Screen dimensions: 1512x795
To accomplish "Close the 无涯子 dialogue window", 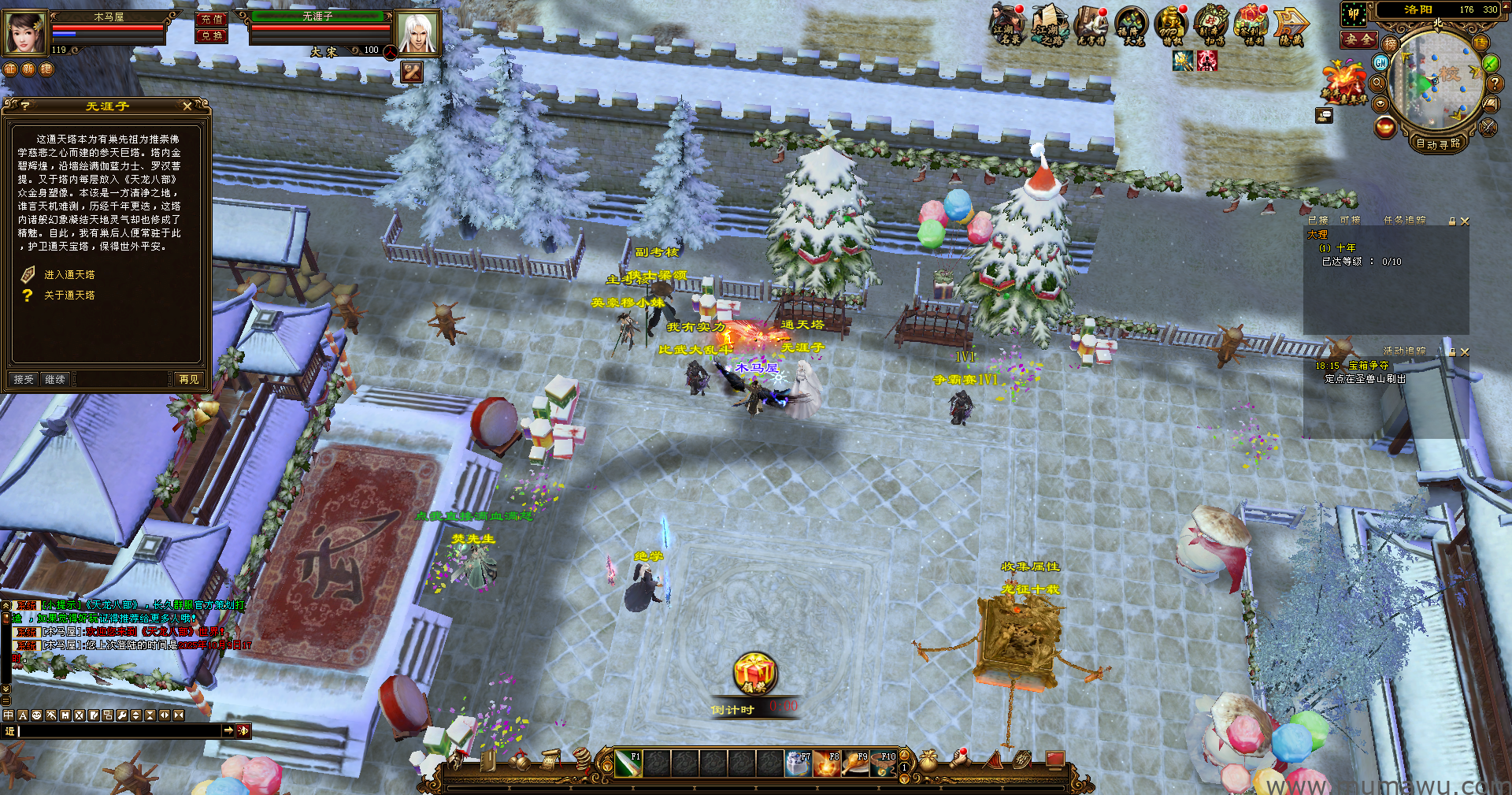I will tap(187, 106).
